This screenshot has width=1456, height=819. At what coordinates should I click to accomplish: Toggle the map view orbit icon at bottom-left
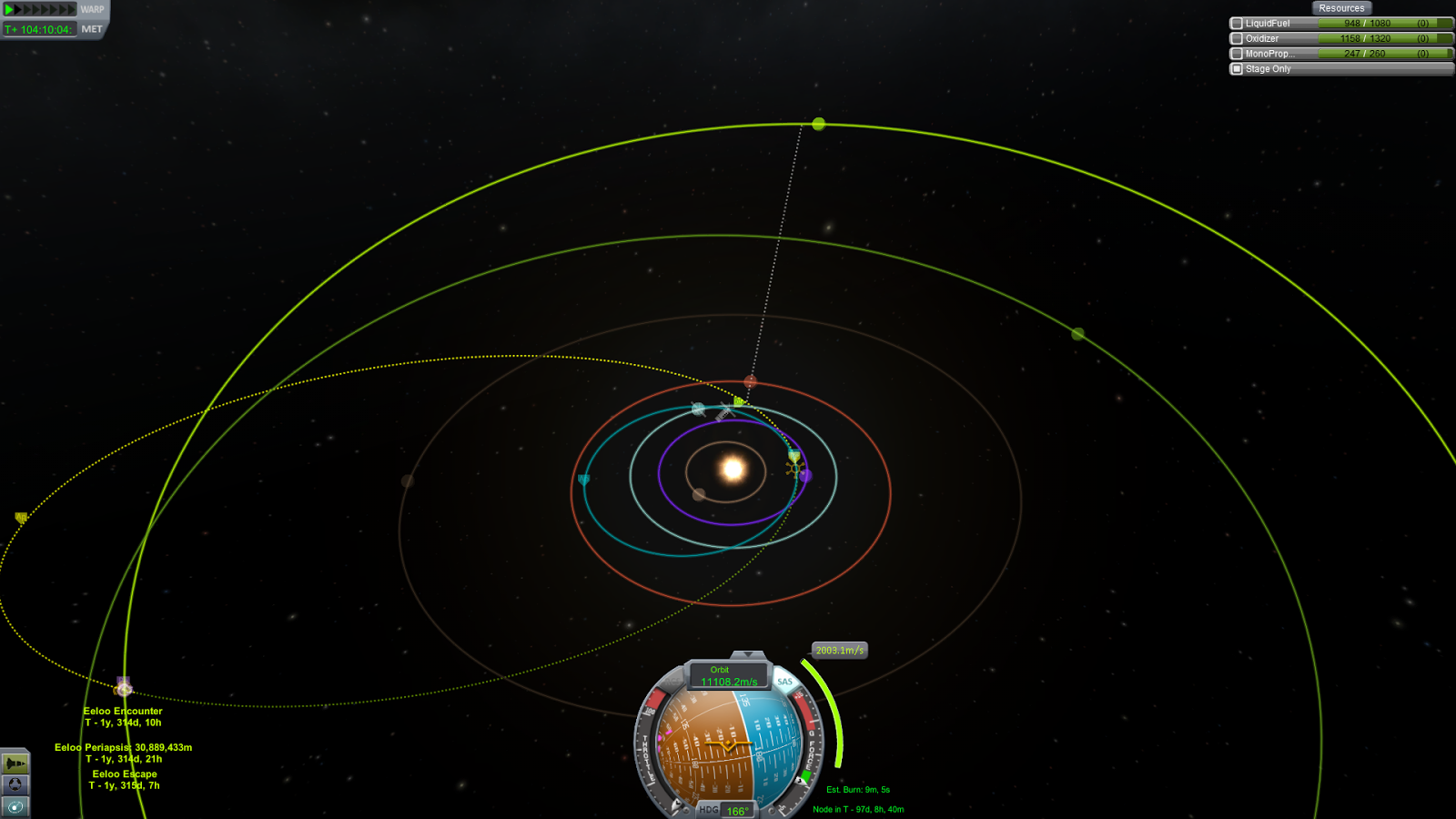(15, 807)
